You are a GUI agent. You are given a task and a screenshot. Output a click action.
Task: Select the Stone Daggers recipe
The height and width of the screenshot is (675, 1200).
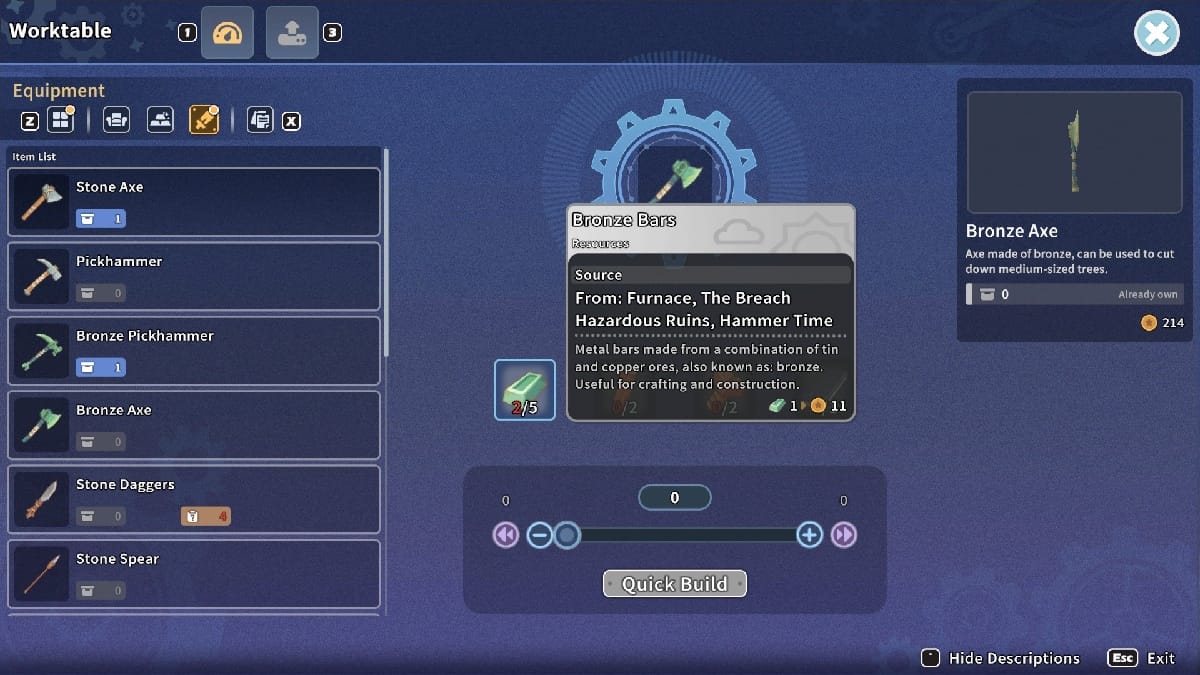click(194, 499)
